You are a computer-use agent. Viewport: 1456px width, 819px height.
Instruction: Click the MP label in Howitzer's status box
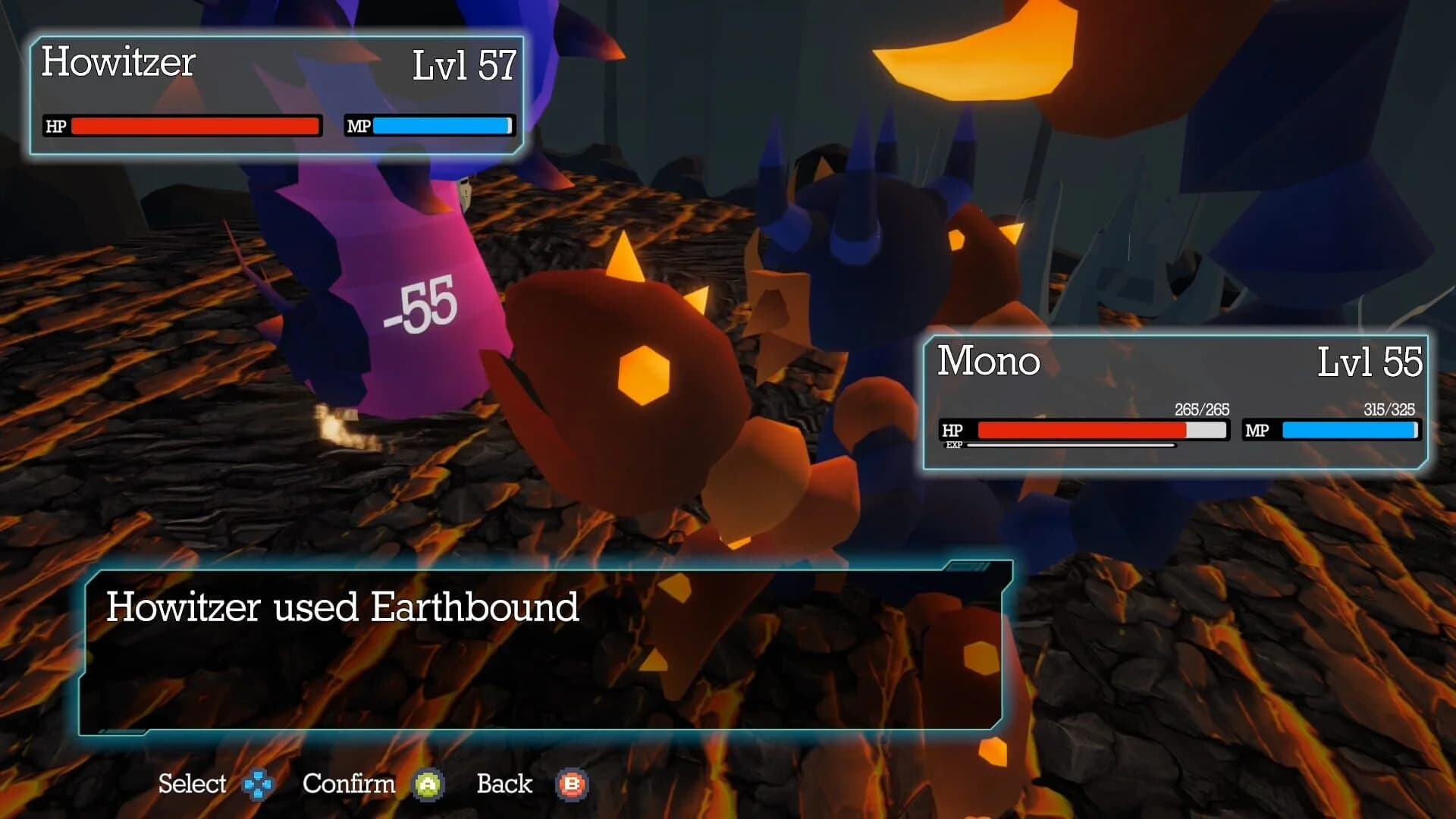pos(357,127)
